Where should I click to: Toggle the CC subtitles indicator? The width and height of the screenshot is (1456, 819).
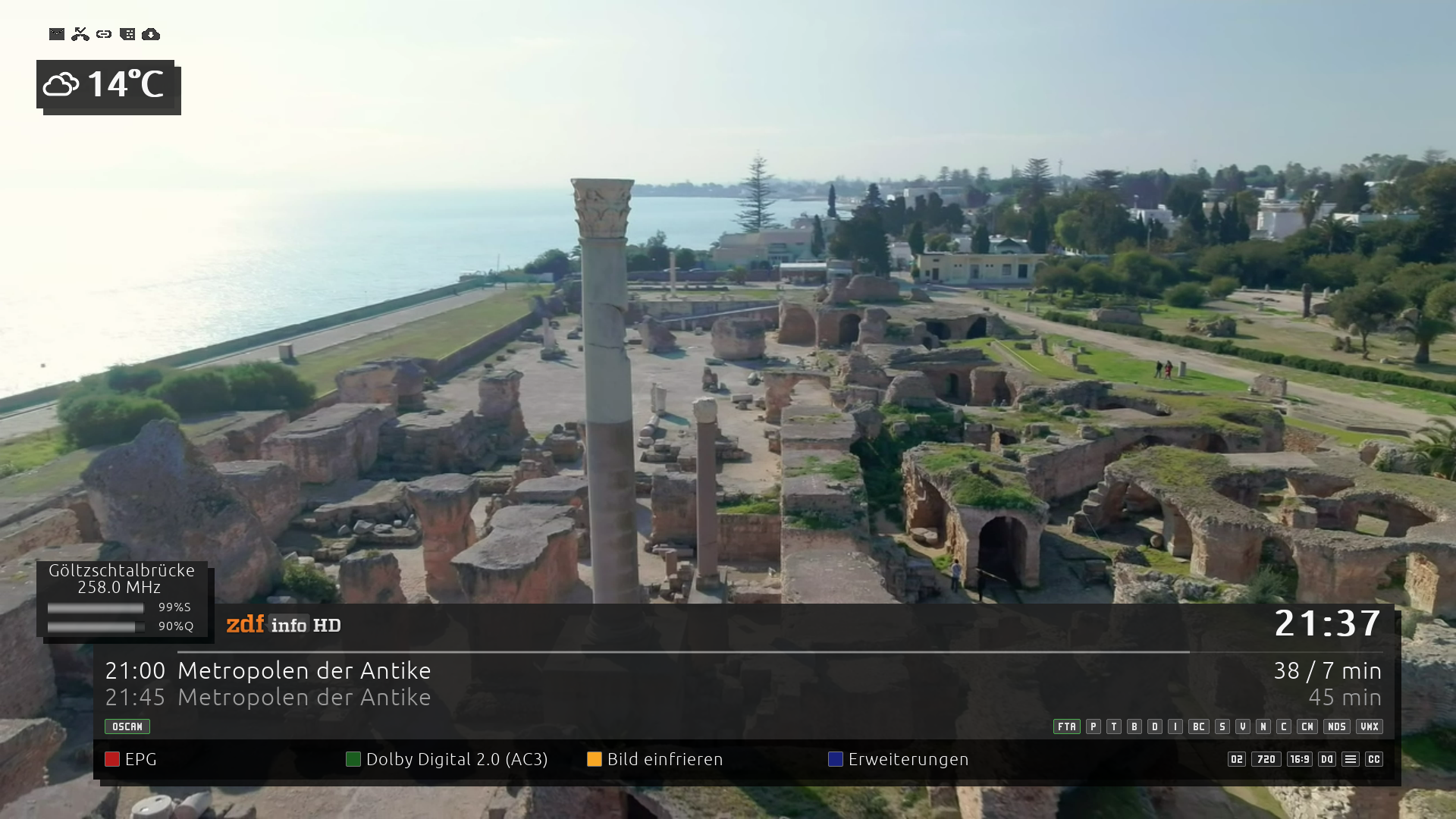[1374, 759]
